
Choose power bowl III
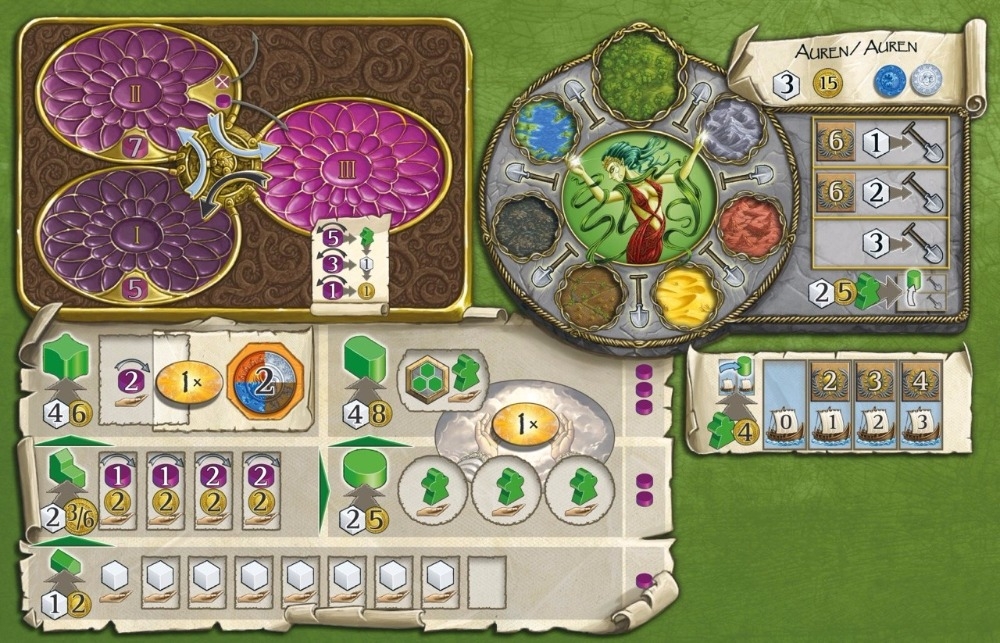(x=350, y=165)
